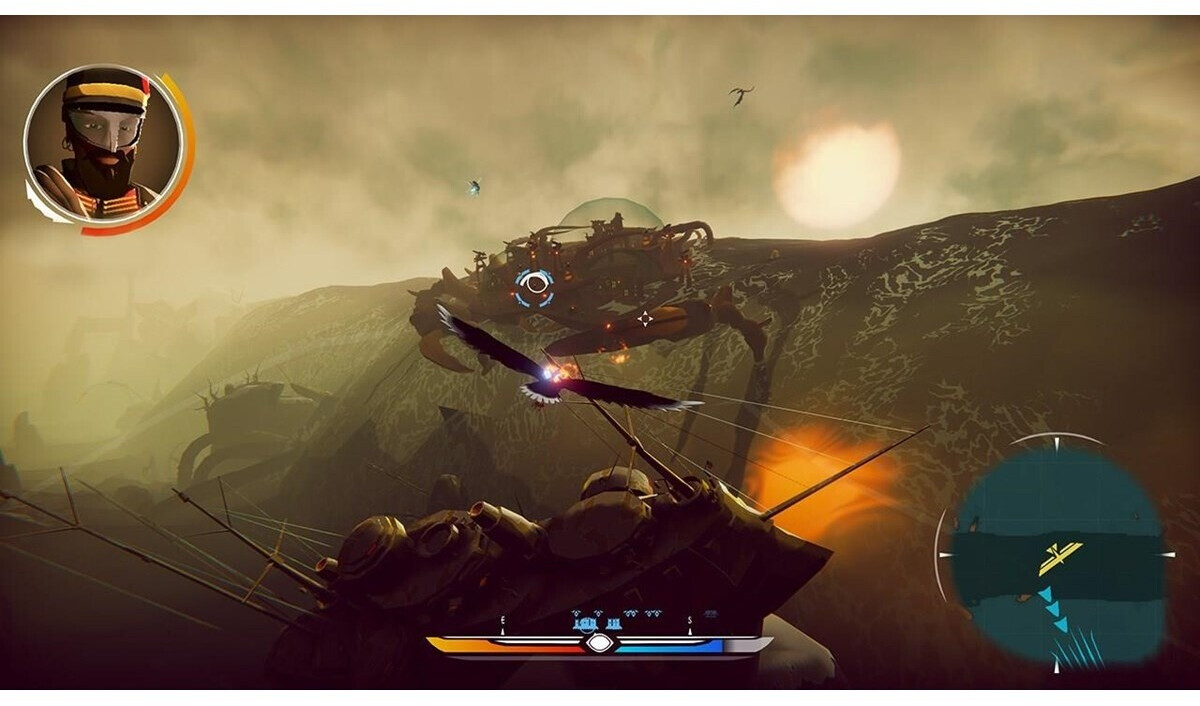Click the blue arrow markers on the minimap

(x=1052, y=610)
